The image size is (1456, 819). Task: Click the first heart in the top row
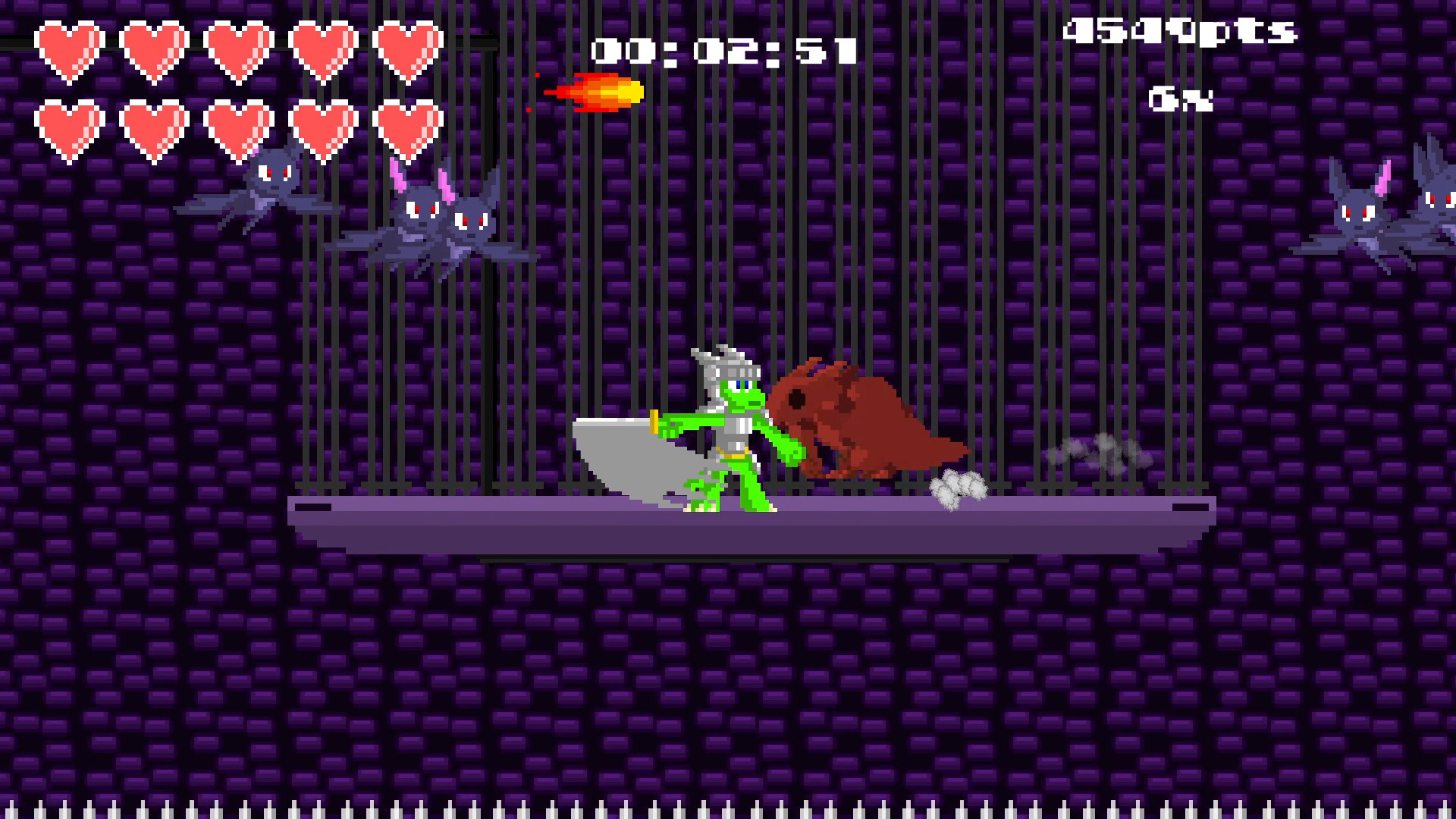point(68,49)
